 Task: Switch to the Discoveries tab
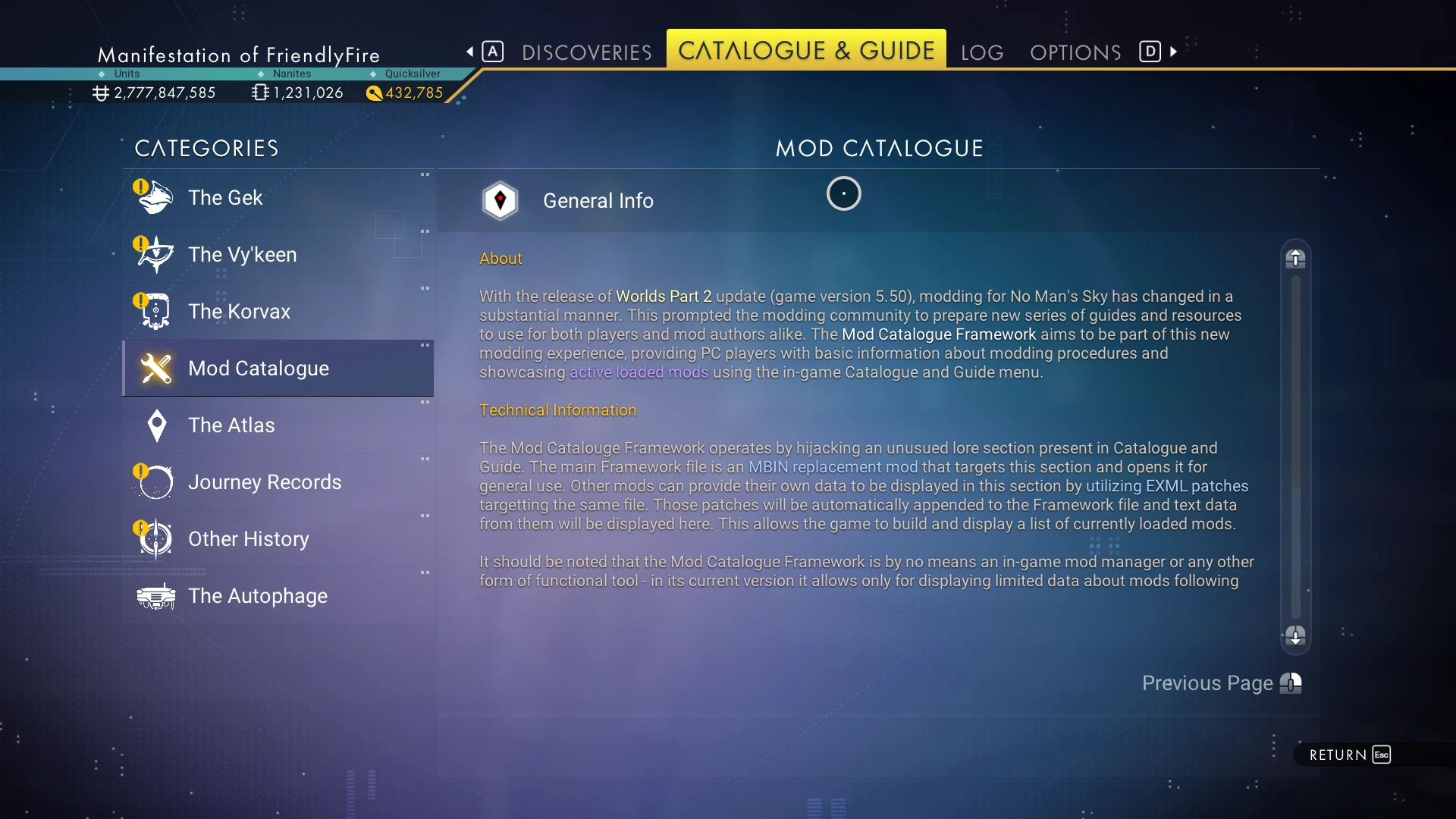click(586, 52)
